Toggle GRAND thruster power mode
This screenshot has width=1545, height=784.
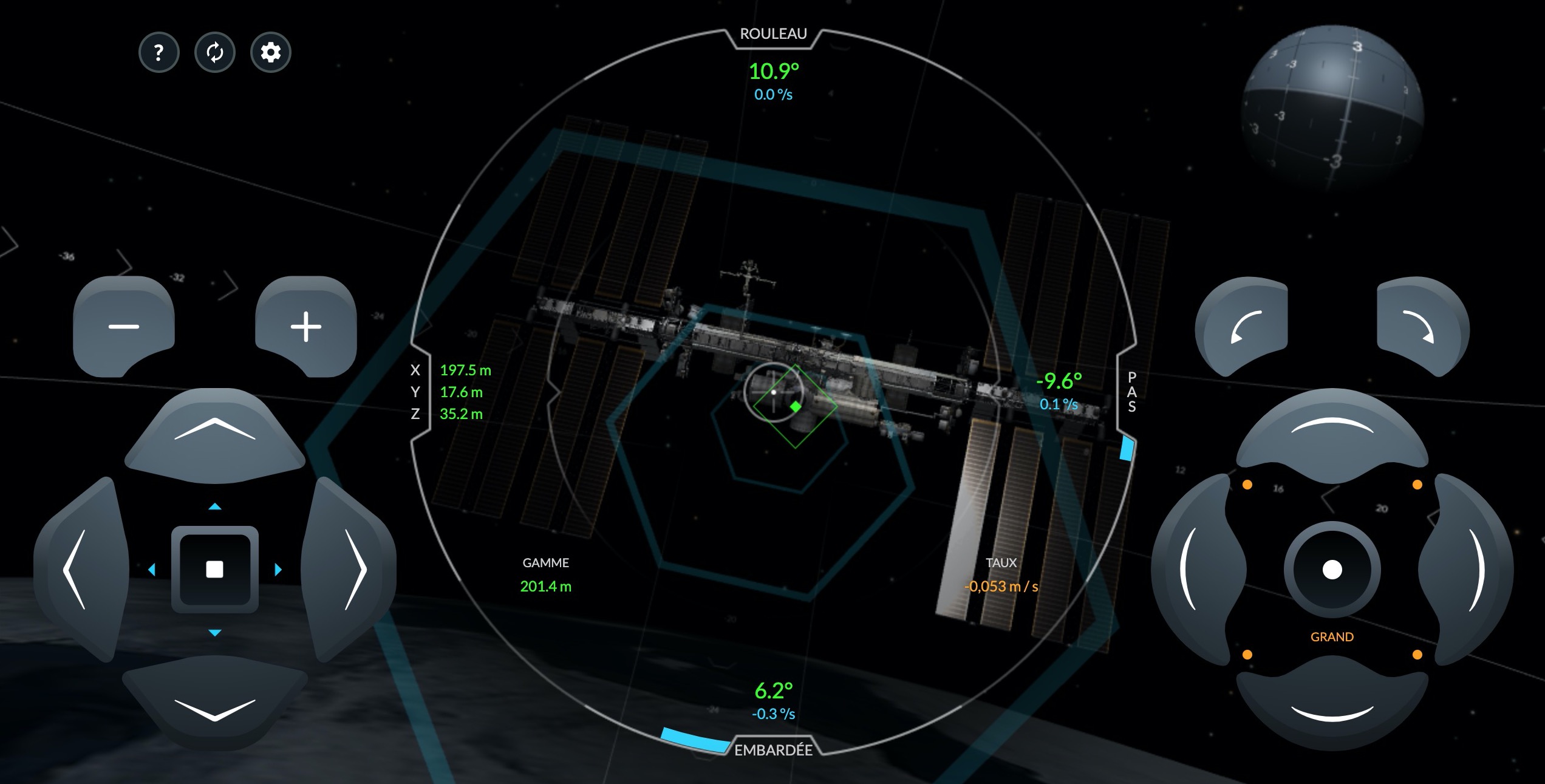point(1331,636)
